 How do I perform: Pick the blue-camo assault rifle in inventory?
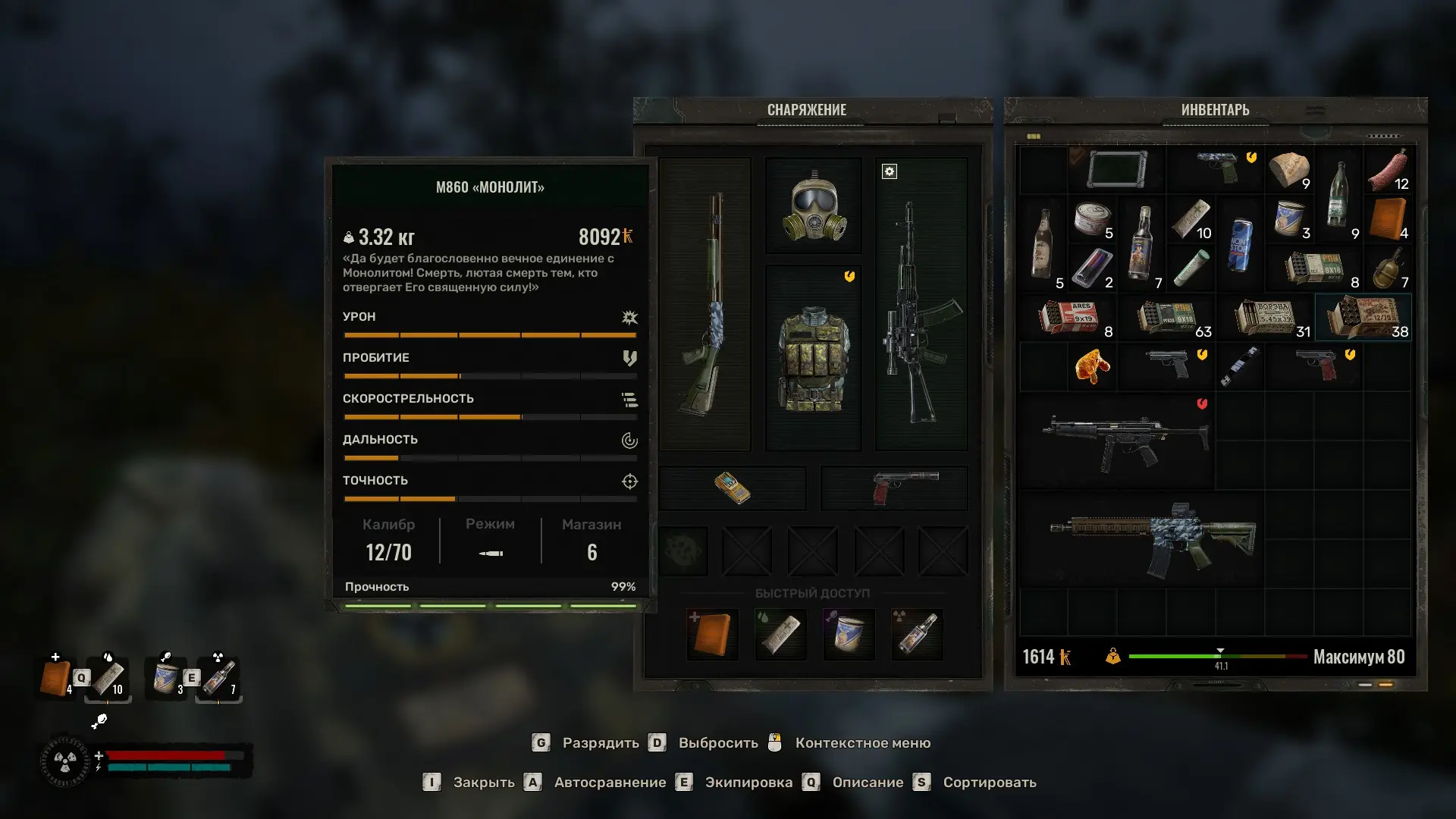pos(1153,538)
